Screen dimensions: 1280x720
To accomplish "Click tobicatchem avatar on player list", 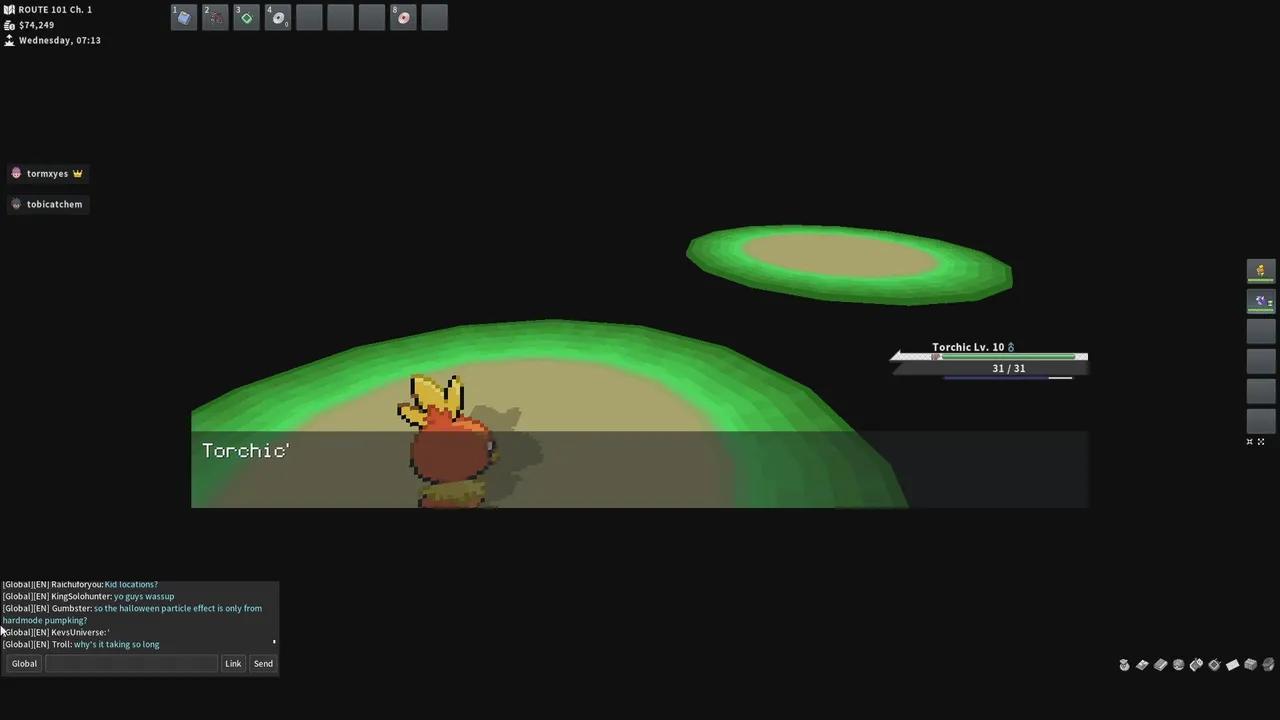I will click(16, 204).
